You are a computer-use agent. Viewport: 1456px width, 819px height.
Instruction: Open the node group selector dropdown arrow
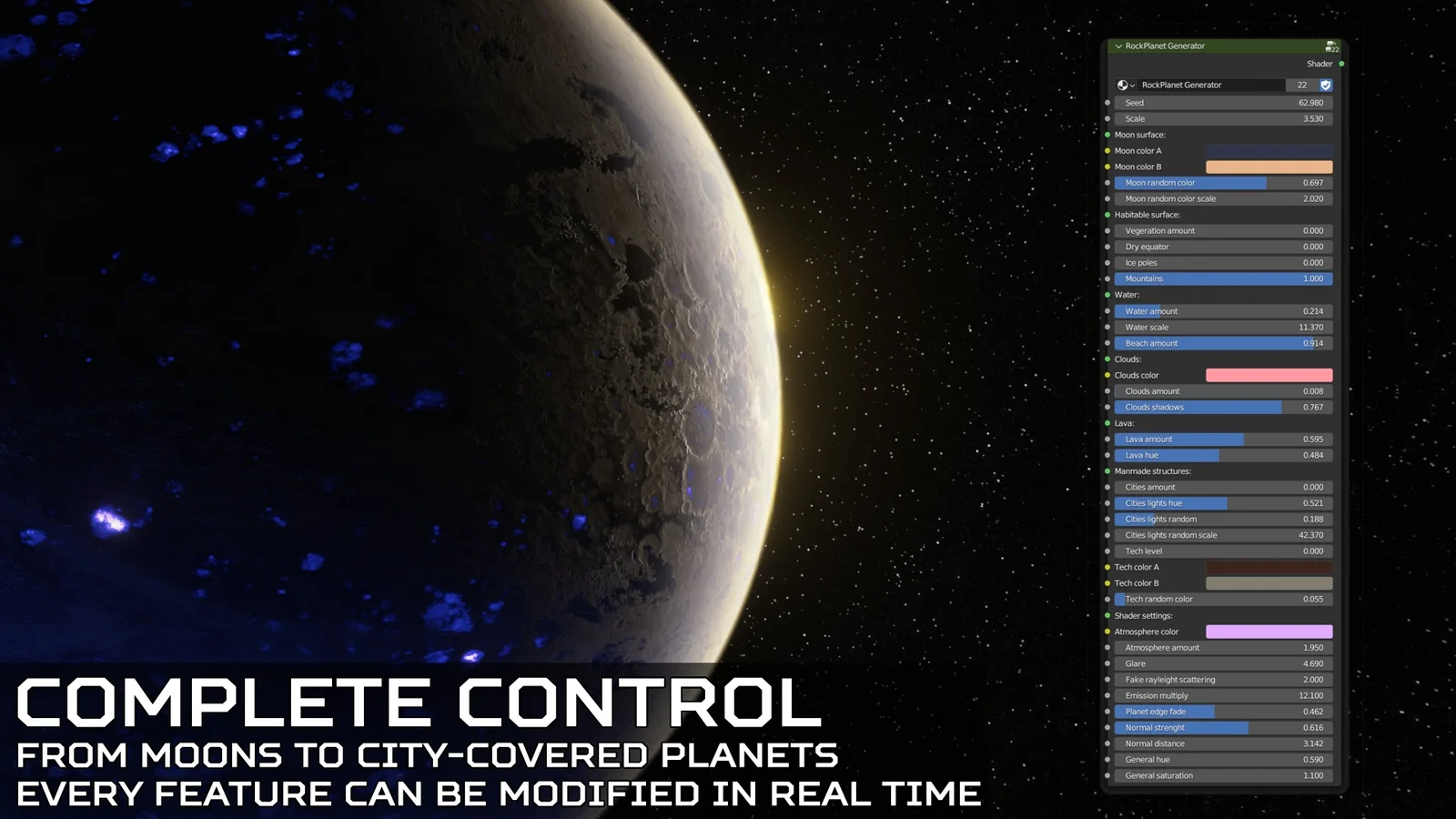coord(1133,85)
